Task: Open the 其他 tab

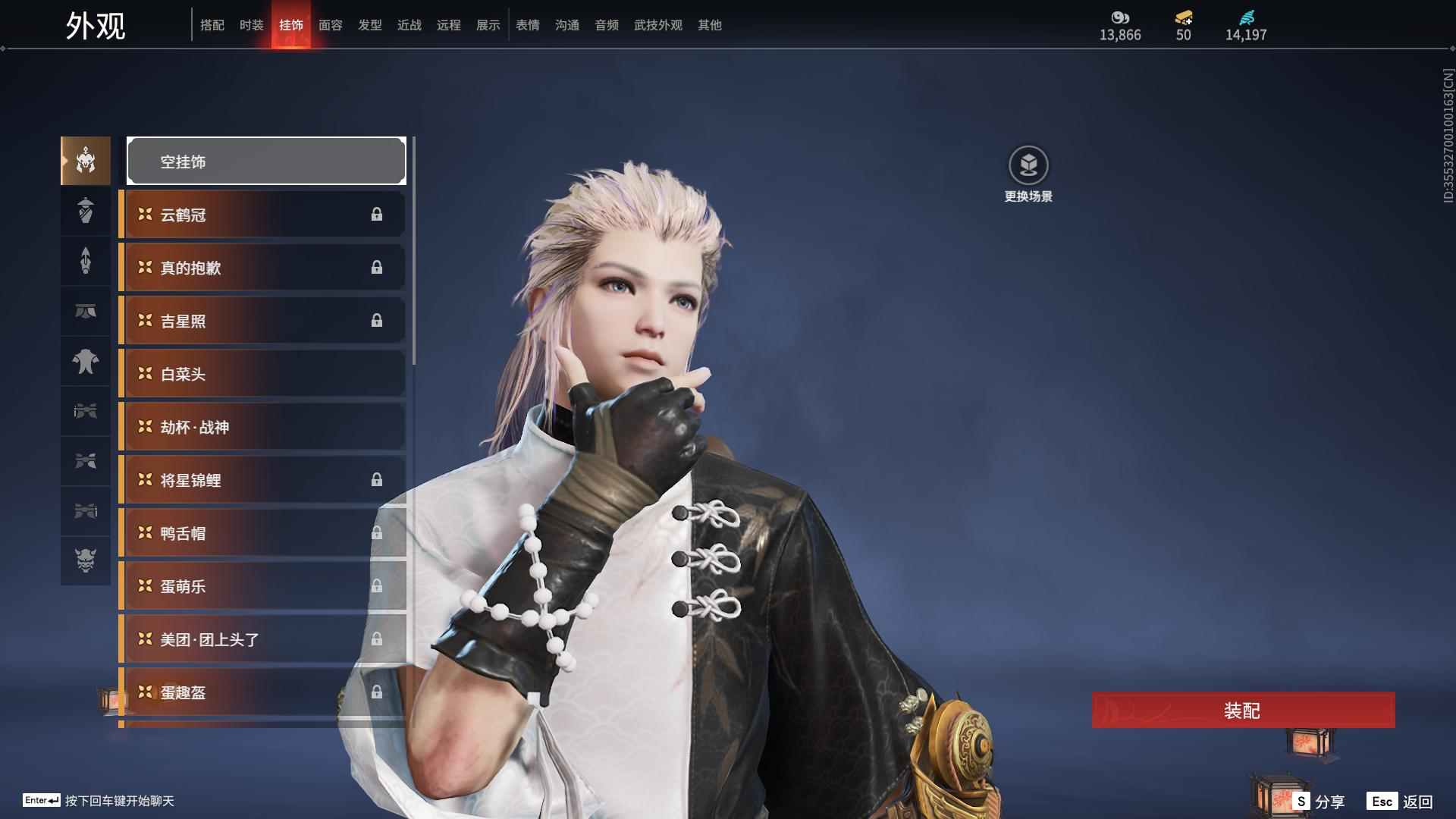Action: point(709,25)
